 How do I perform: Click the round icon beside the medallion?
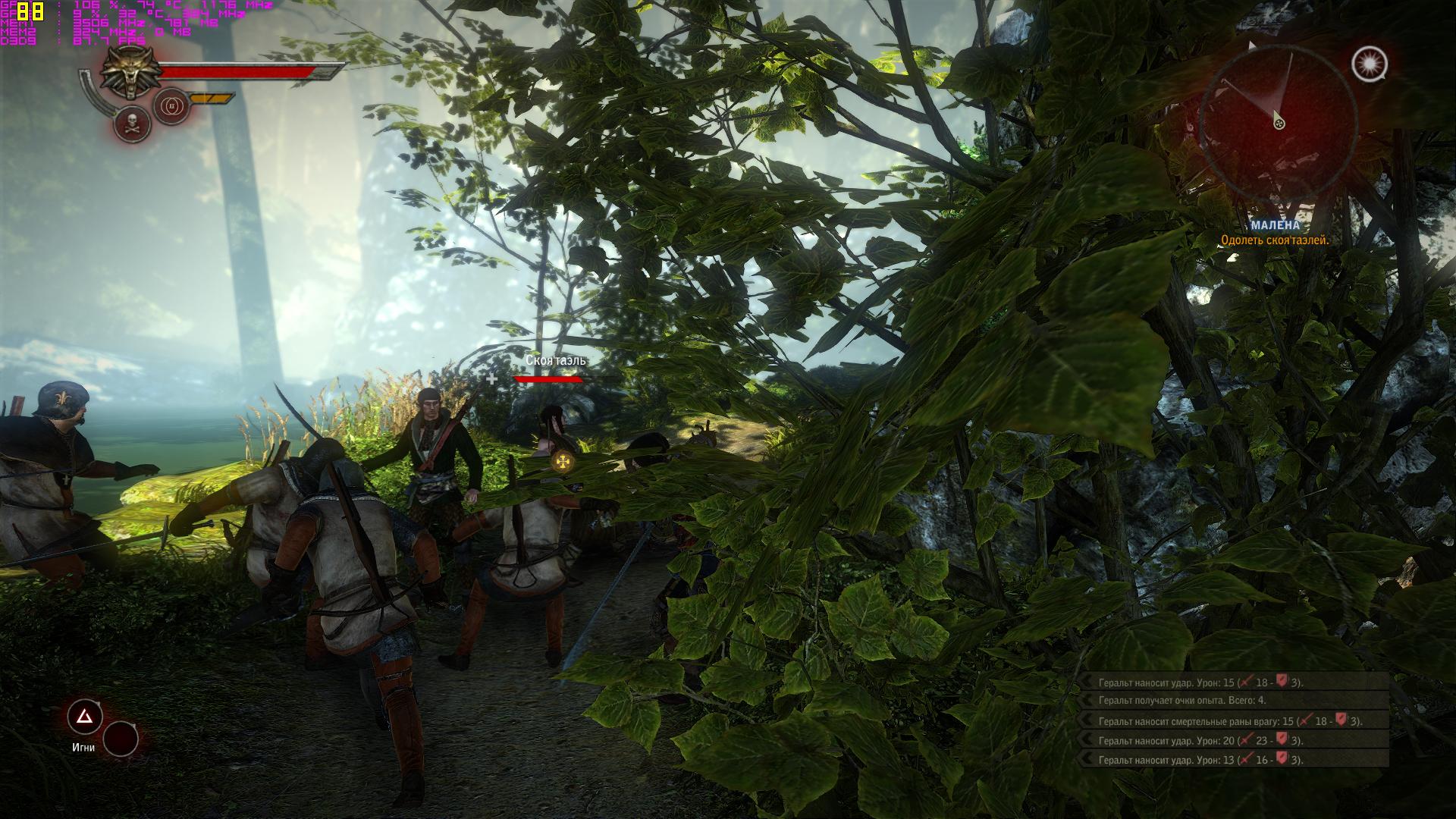click(x=171, y=106)
